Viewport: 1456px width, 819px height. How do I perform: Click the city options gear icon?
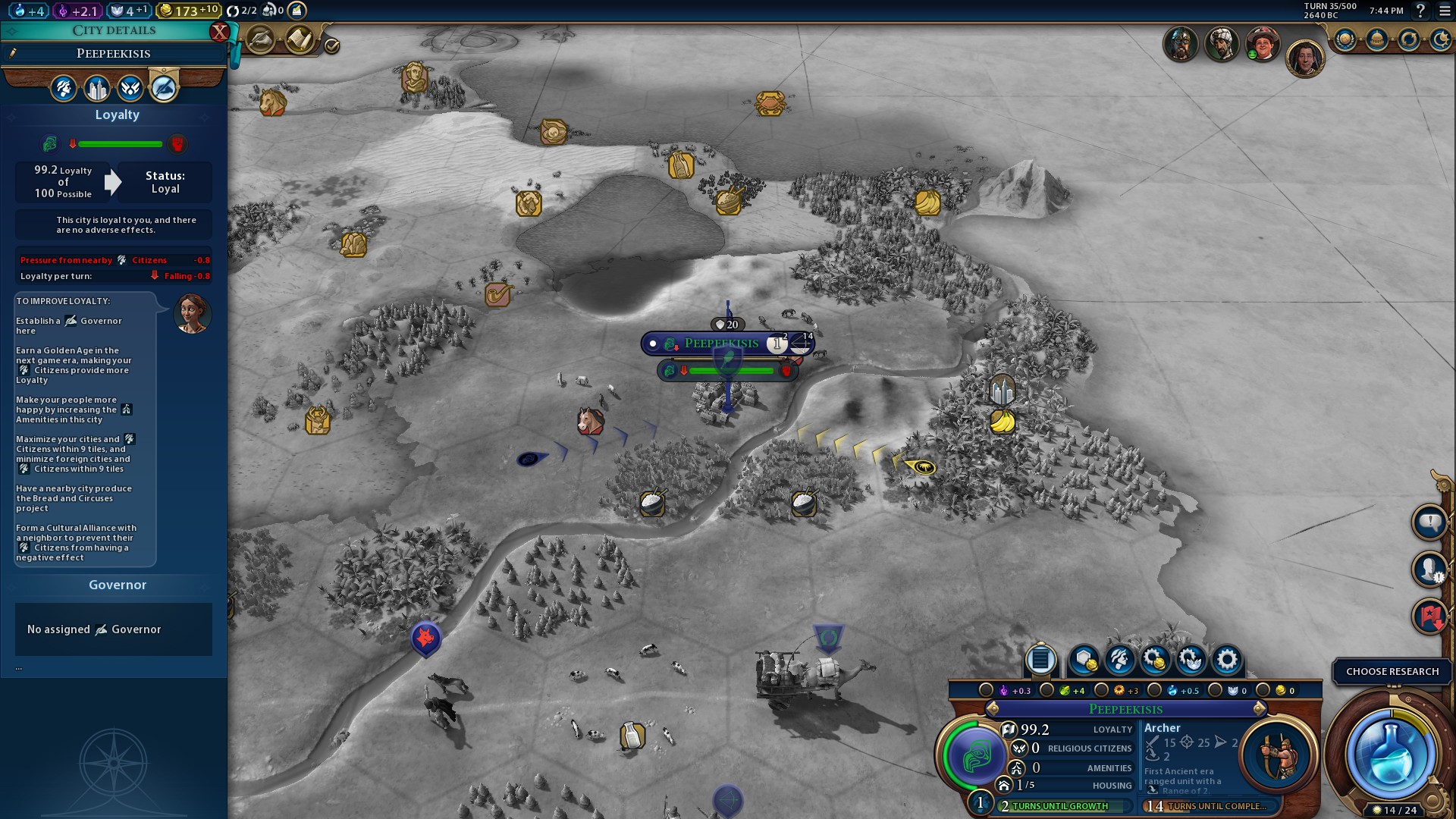1227,661
